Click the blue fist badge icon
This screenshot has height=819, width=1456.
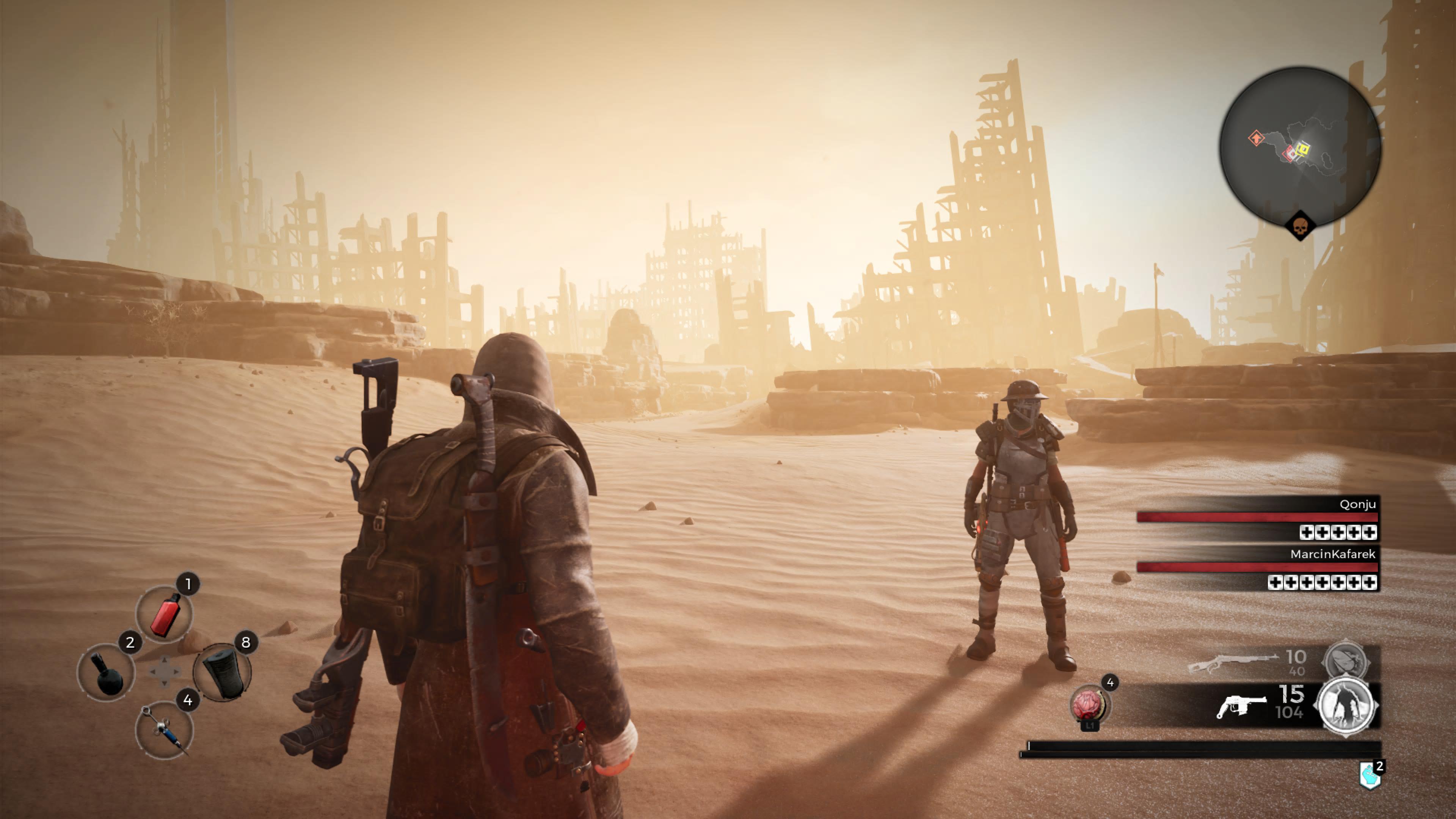(1370, 775)
